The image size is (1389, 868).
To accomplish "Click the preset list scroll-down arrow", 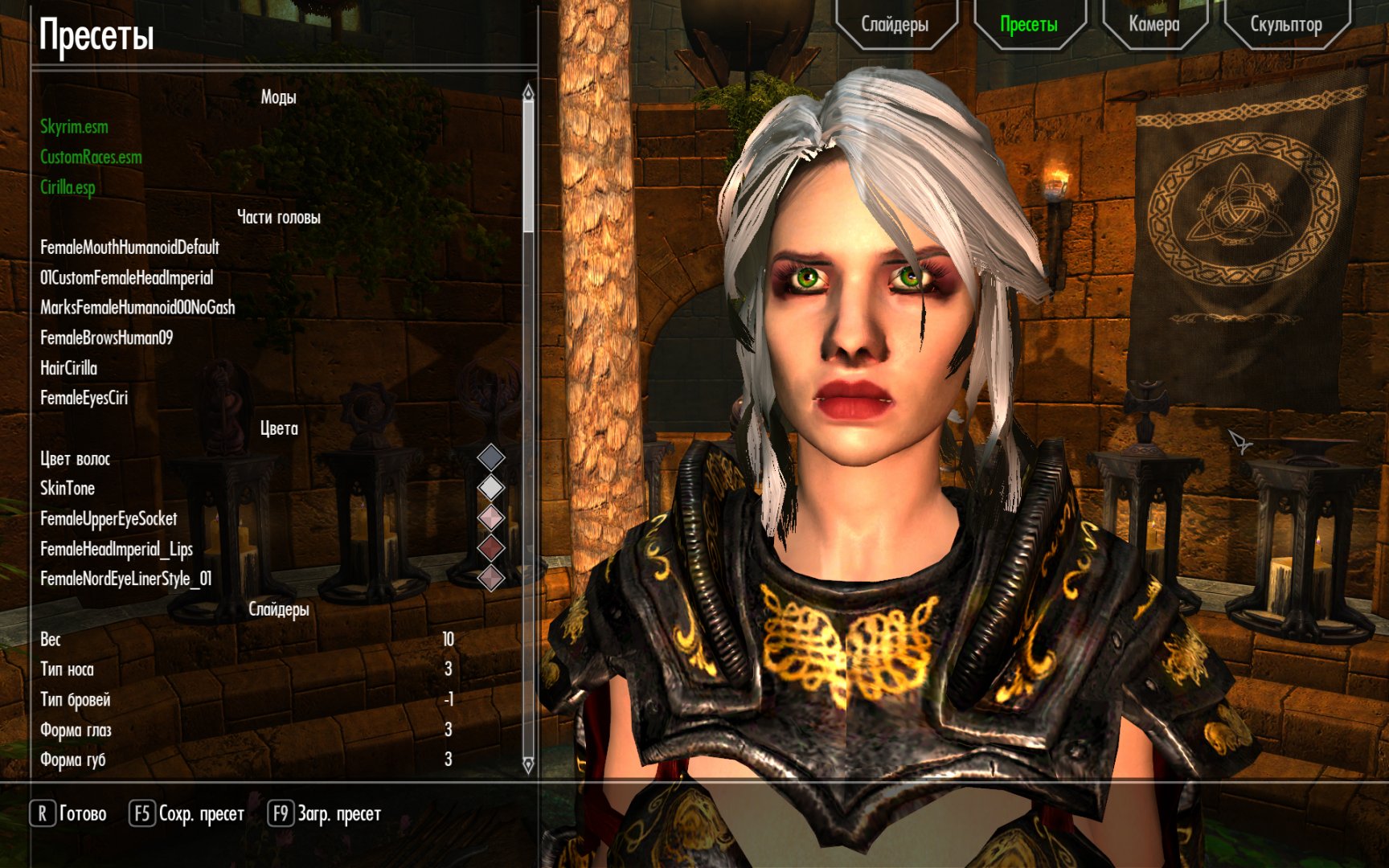I will point(528,764).
